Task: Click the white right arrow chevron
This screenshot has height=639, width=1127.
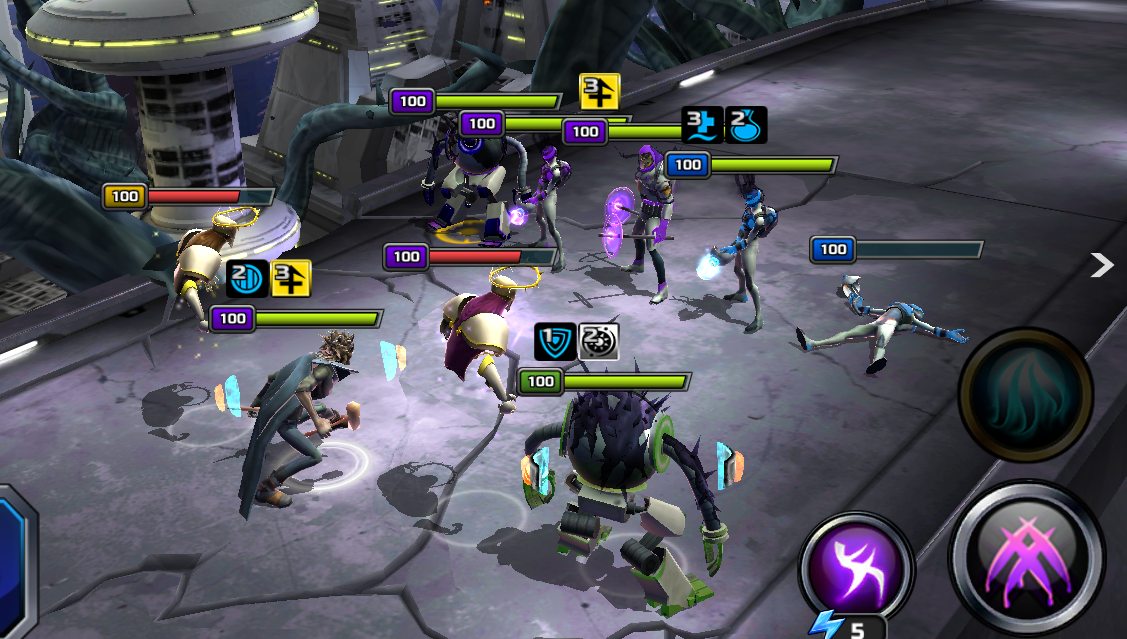Action: (1101, 264)
